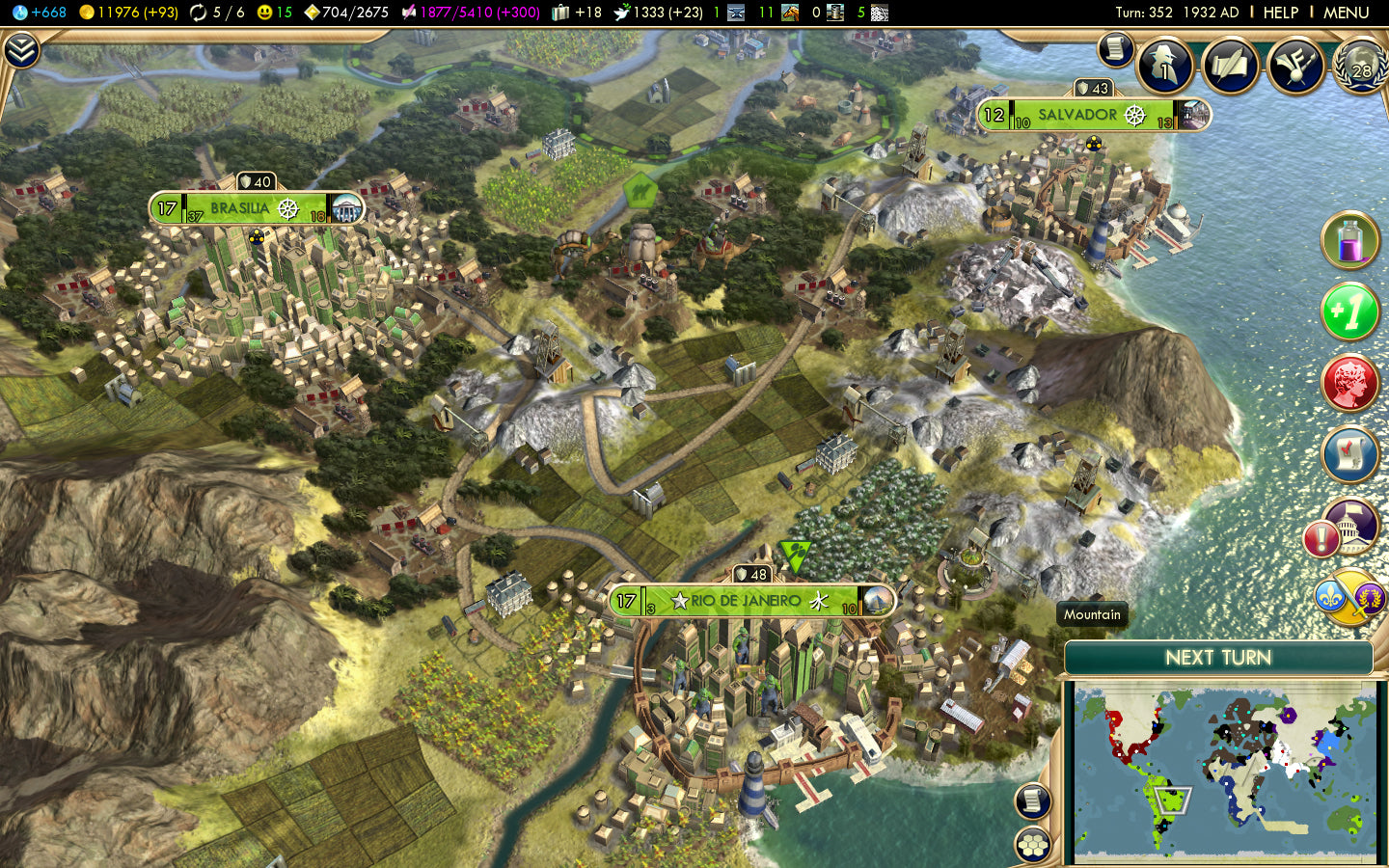
Task: Click the purple research flask notification
Action: point(1350,241)
